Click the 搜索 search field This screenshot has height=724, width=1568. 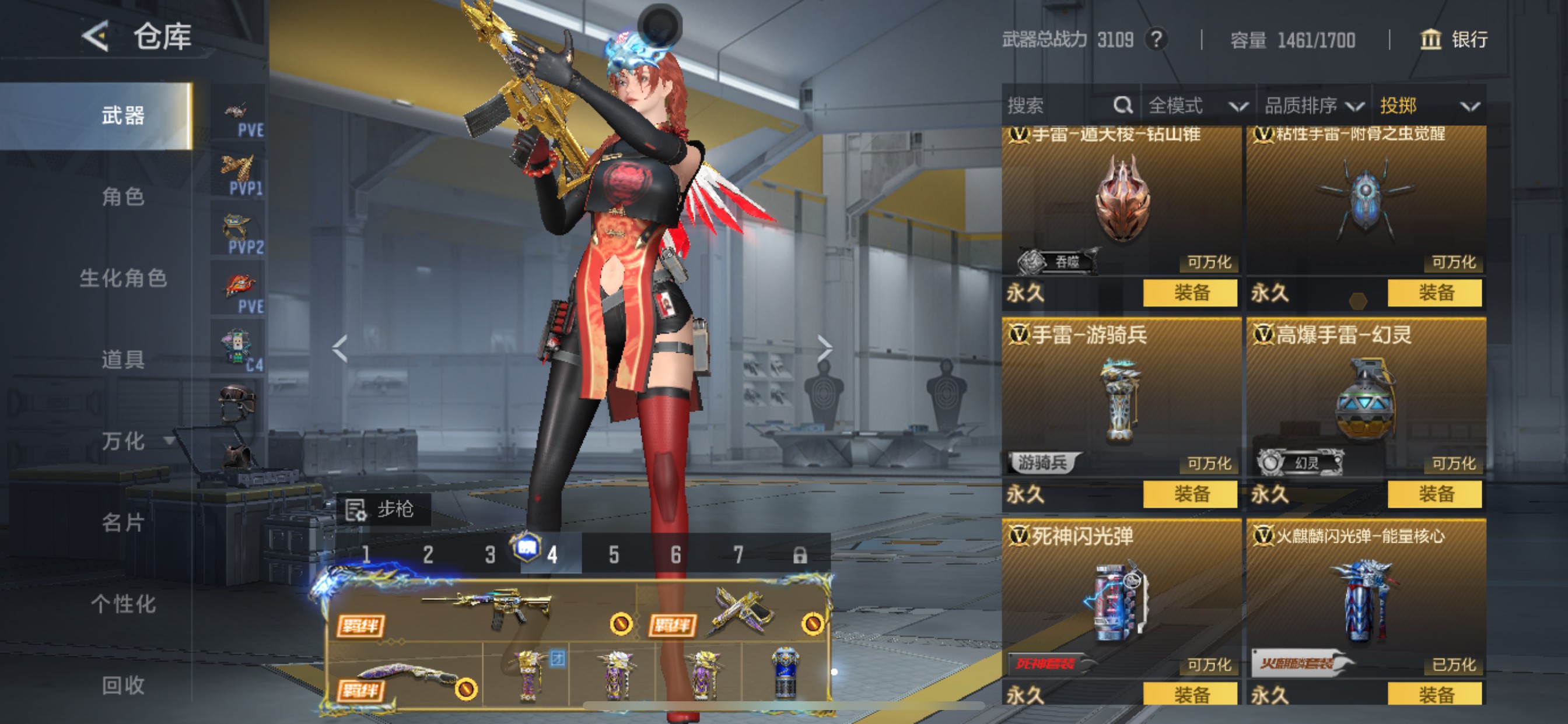1059,106
